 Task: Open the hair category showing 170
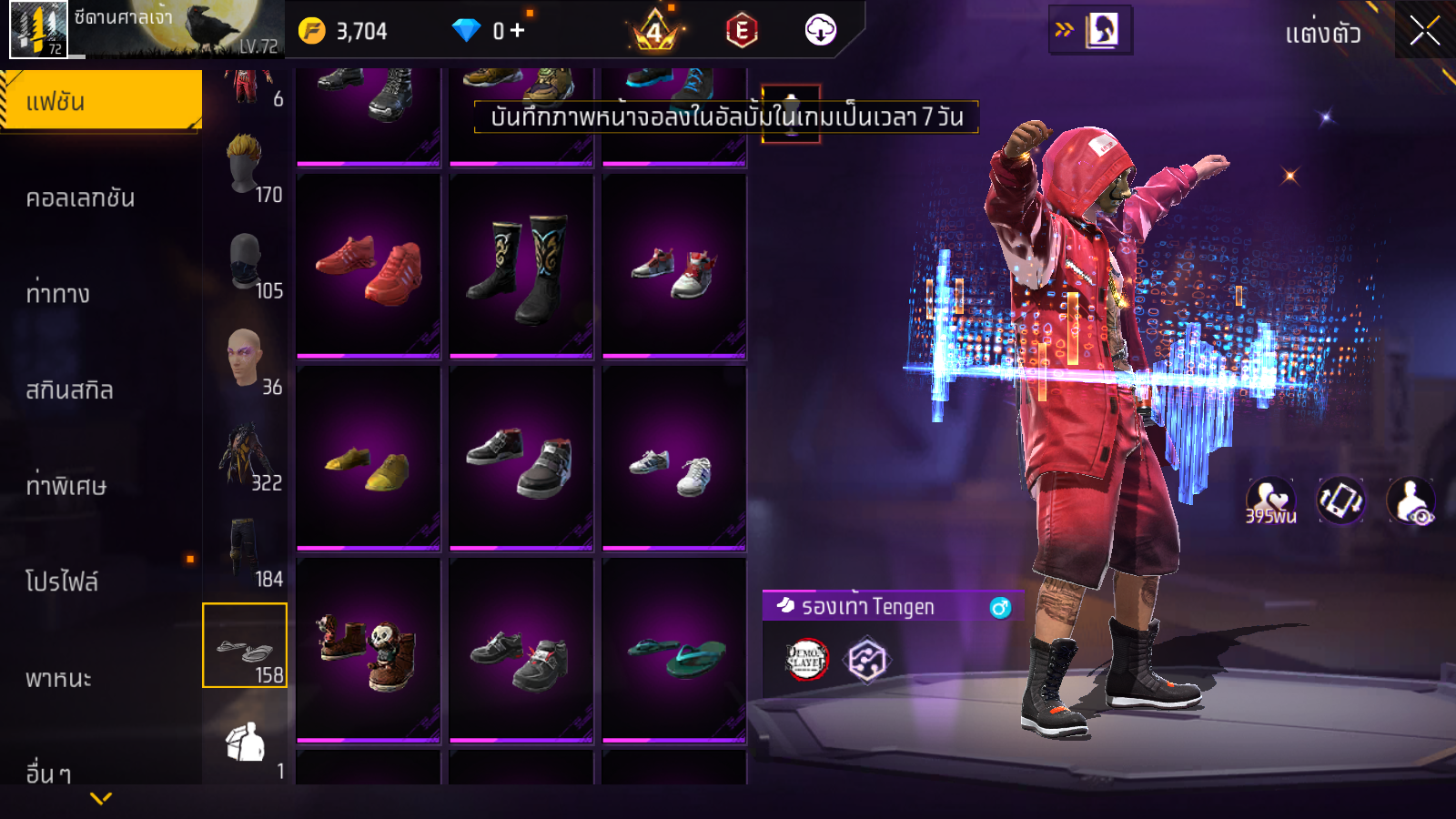[245, 167]
